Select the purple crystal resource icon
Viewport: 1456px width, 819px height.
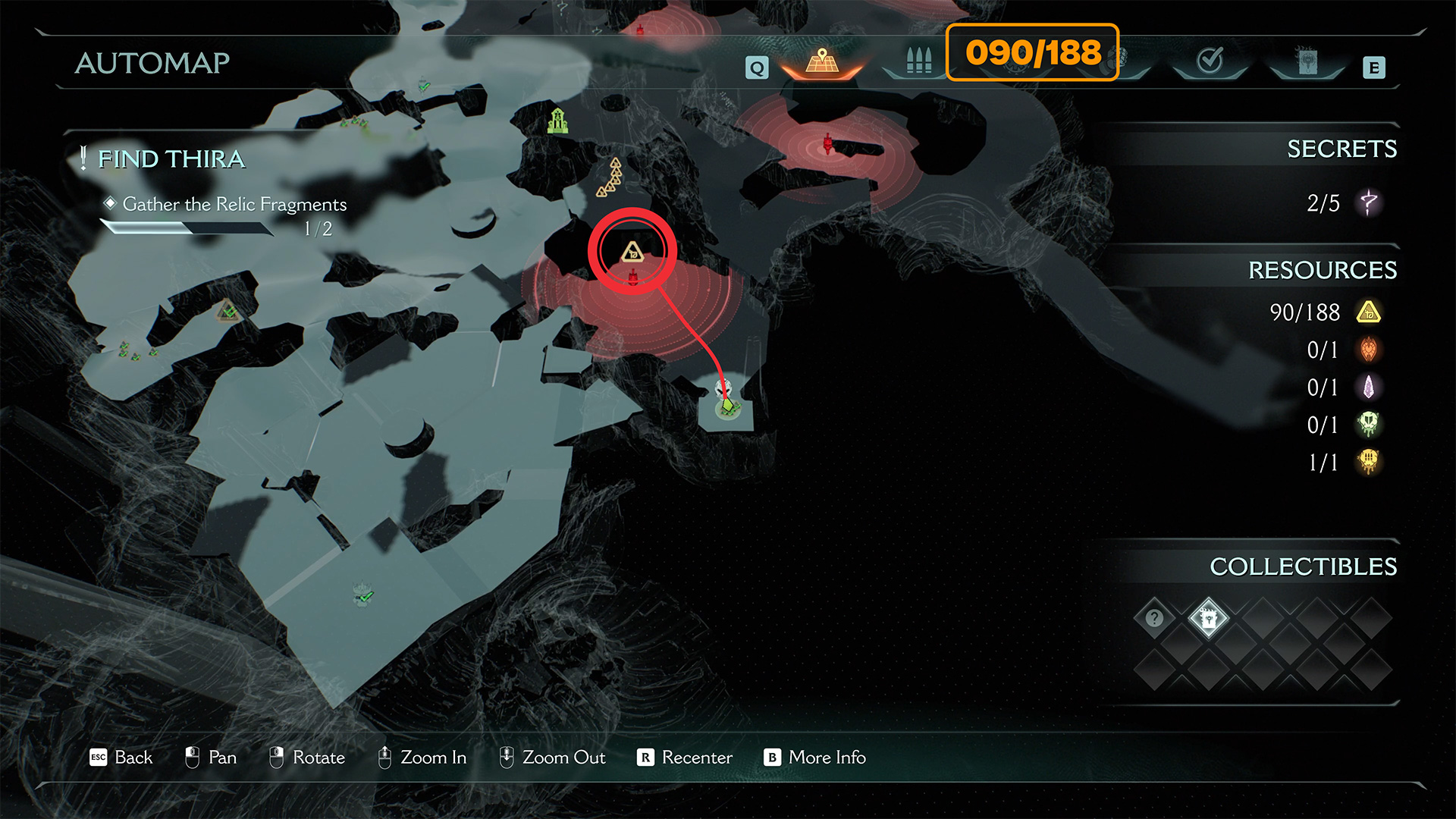[1369, 388]
